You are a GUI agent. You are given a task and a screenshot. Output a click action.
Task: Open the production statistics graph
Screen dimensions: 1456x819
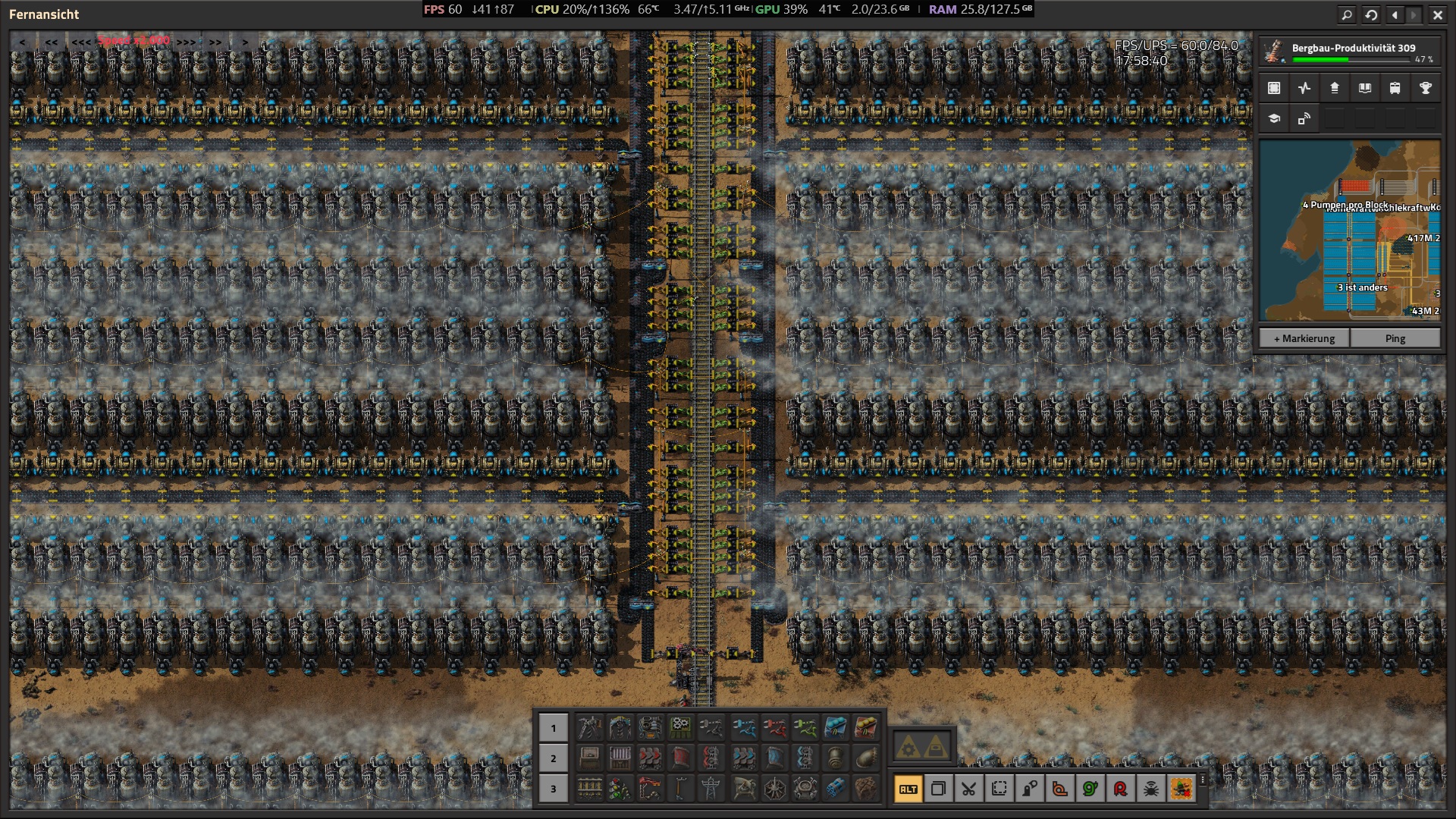click(x=1304, y=88)
